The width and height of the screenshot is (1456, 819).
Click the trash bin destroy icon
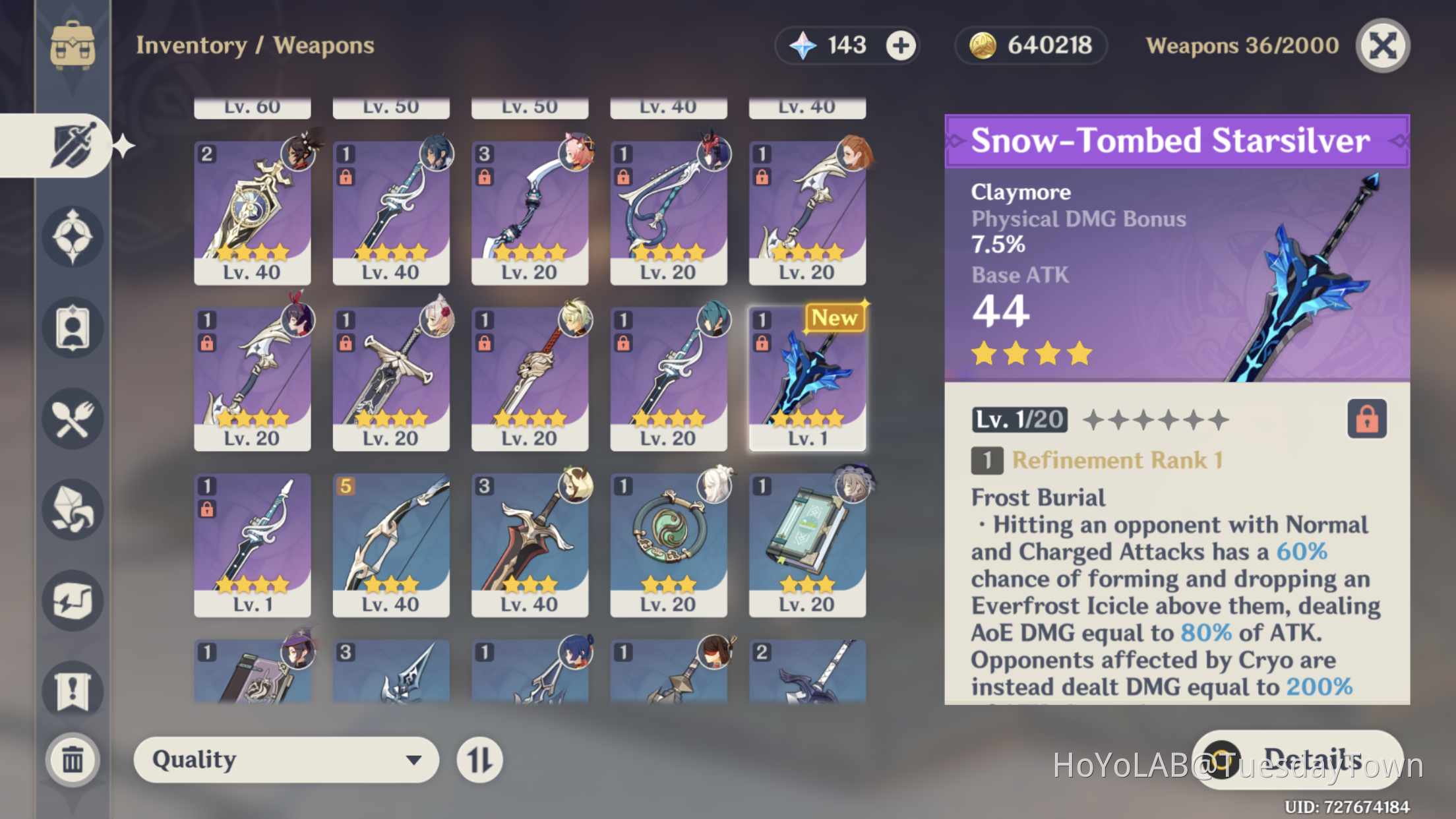73,760
